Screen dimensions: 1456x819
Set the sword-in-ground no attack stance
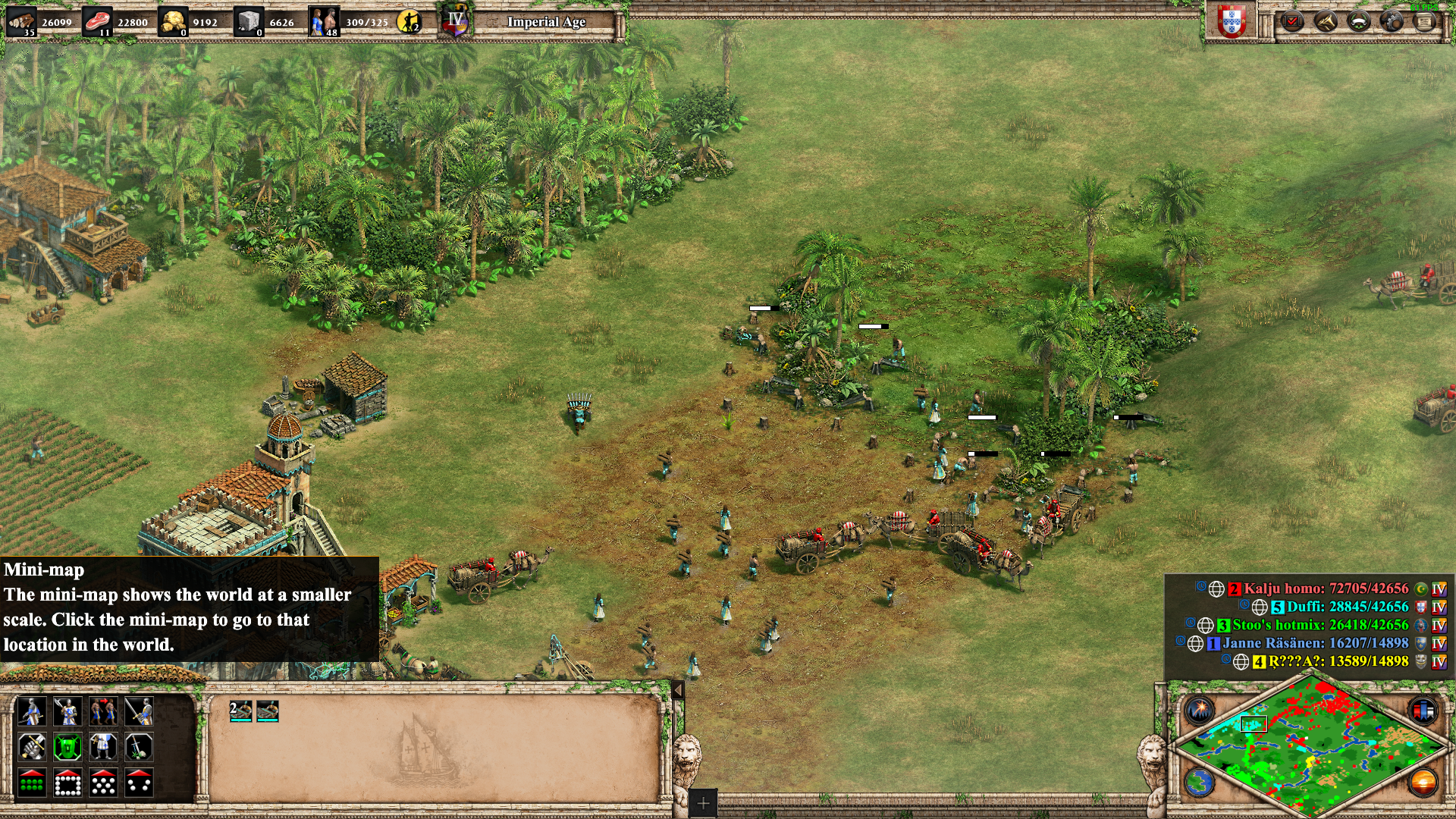pyautogui.click(x=140, y=747)
